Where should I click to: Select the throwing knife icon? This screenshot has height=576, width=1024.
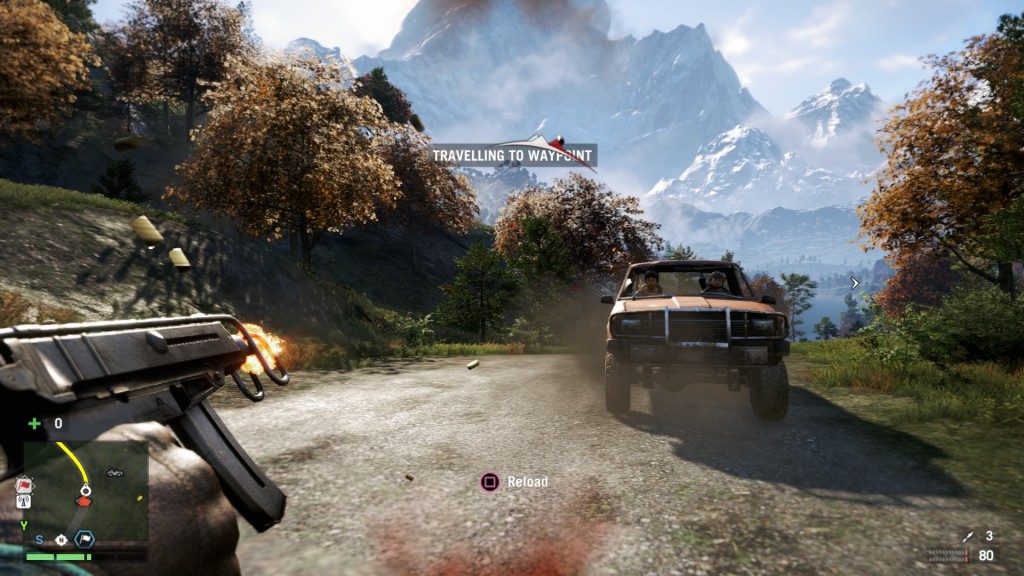click(967, 538)
